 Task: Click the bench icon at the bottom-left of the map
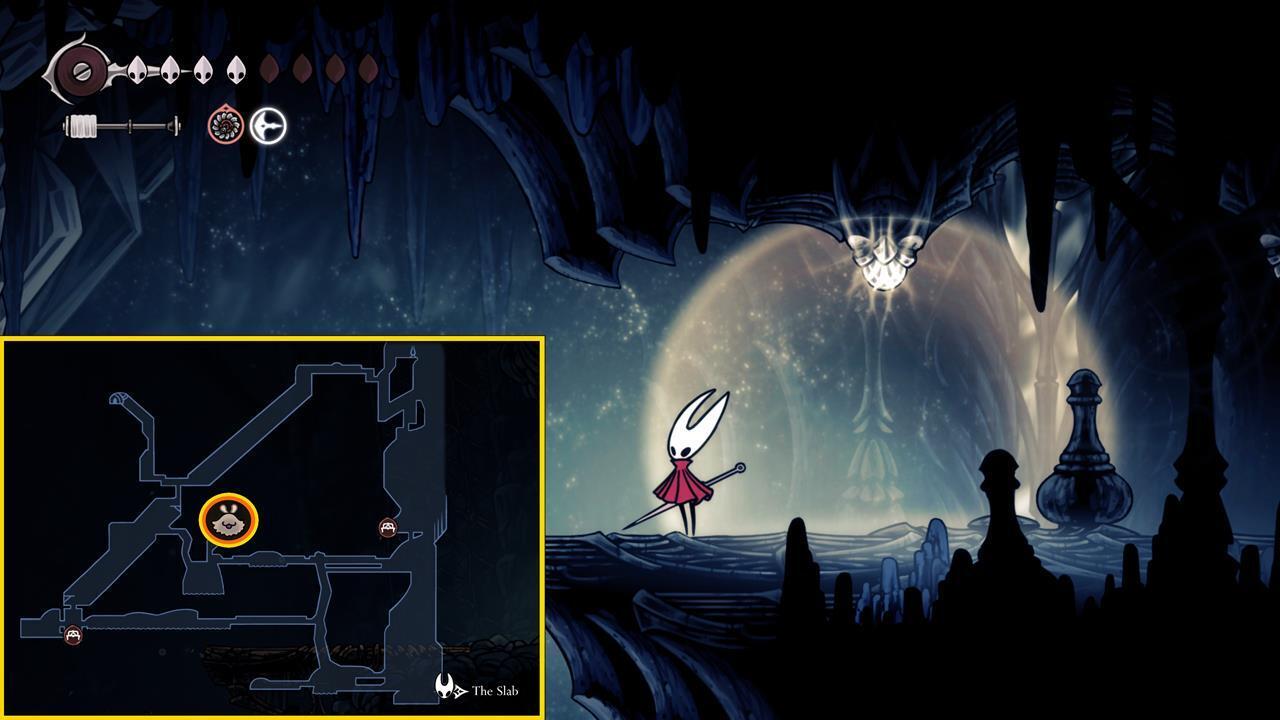pos(72,633)
